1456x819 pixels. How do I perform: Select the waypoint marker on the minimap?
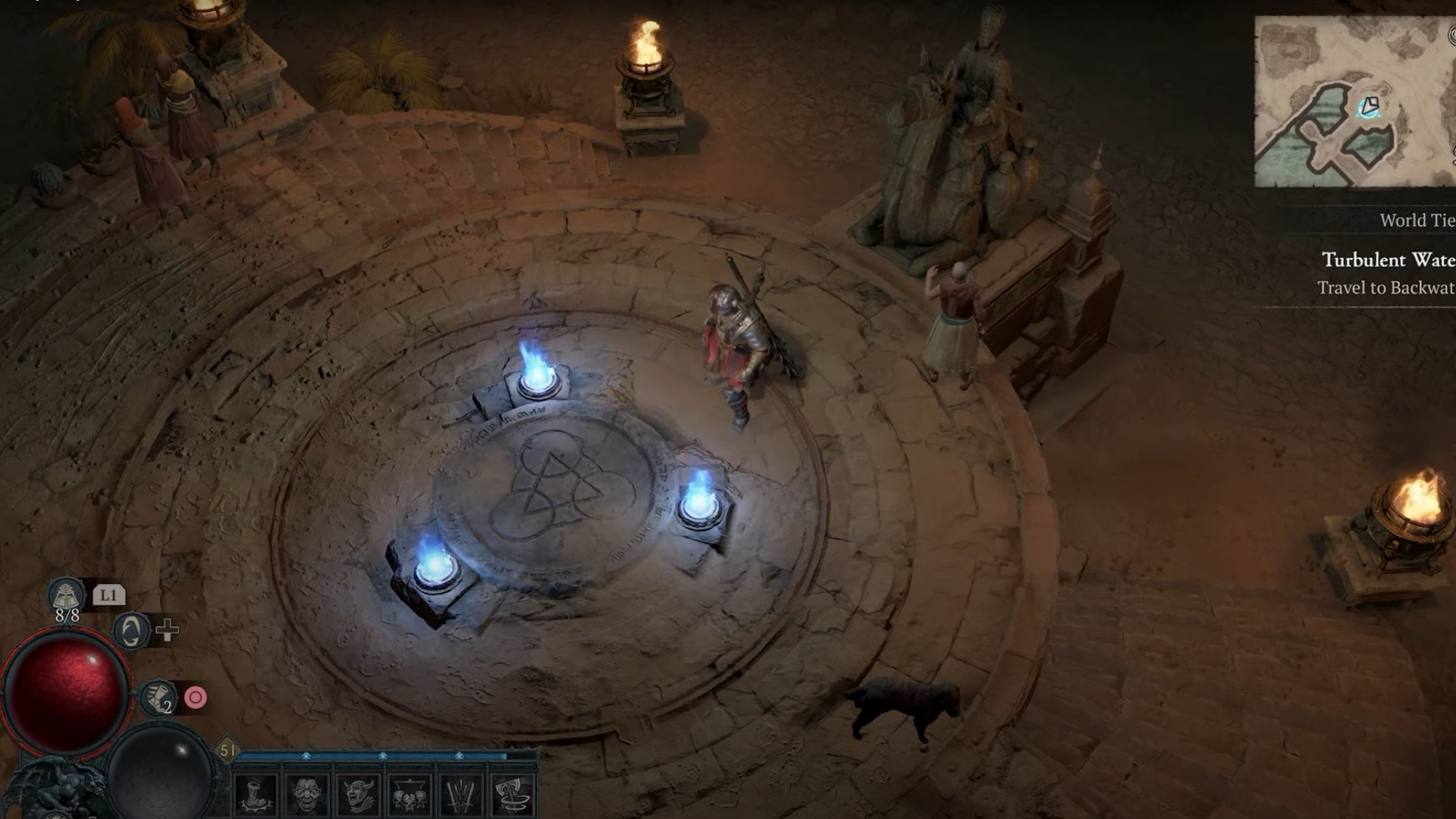tap(1369, 106)
